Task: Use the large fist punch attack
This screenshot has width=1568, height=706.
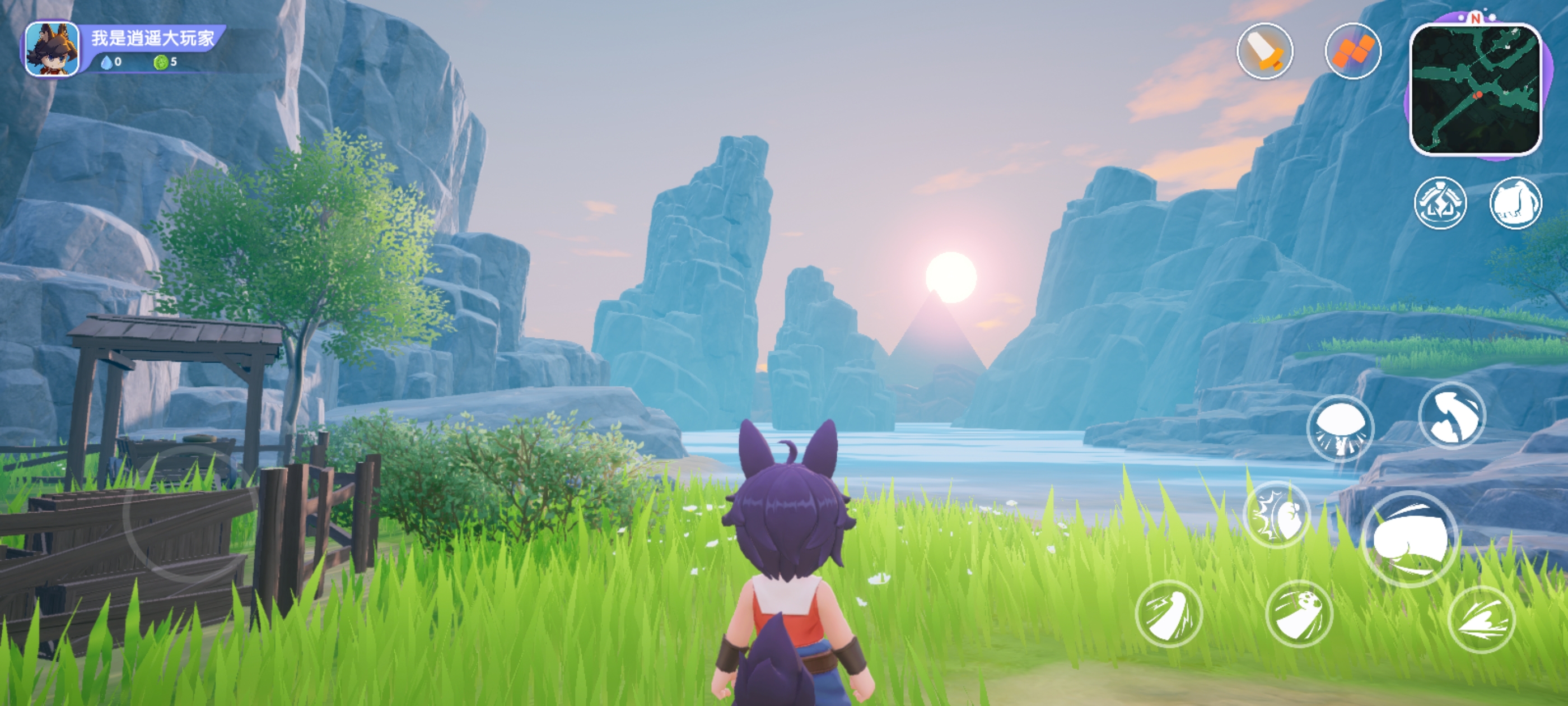Action: (1410, 539)
